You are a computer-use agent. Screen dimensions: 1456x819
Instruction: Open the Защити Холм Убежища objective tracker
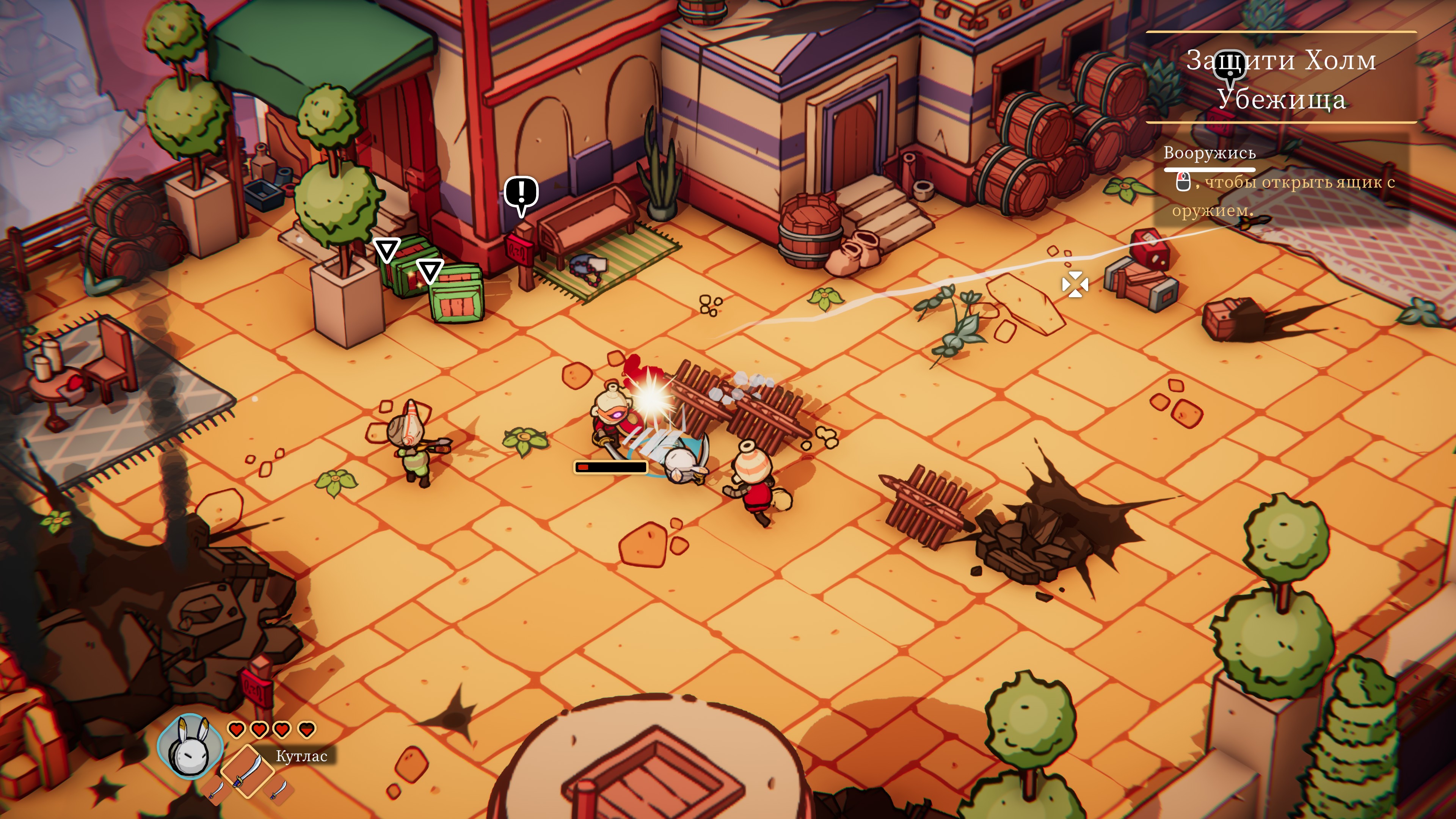point(1281,78)
